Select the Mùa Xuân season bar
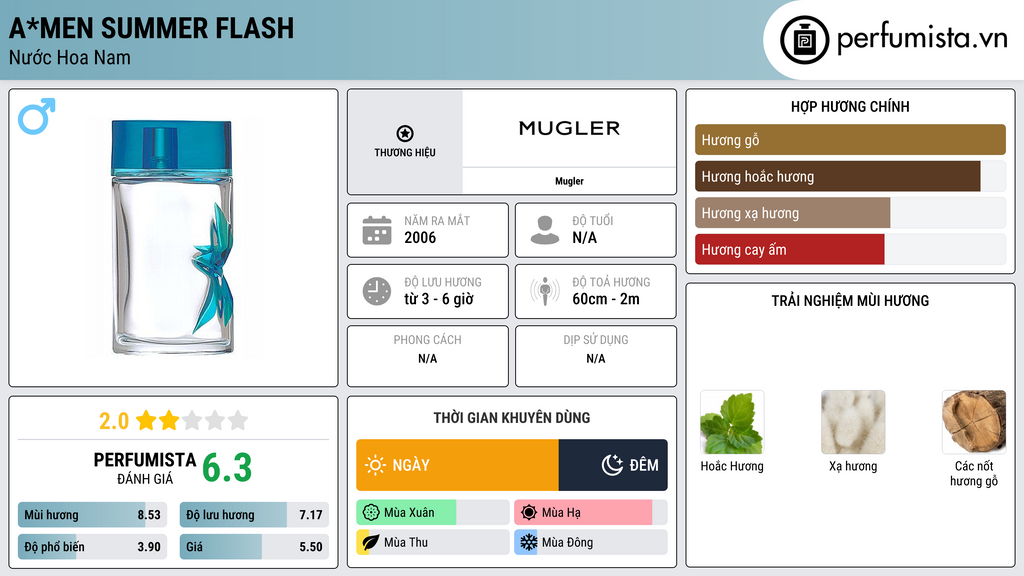1024x576 pixels. pyautogui.click(x=432, y=513)
